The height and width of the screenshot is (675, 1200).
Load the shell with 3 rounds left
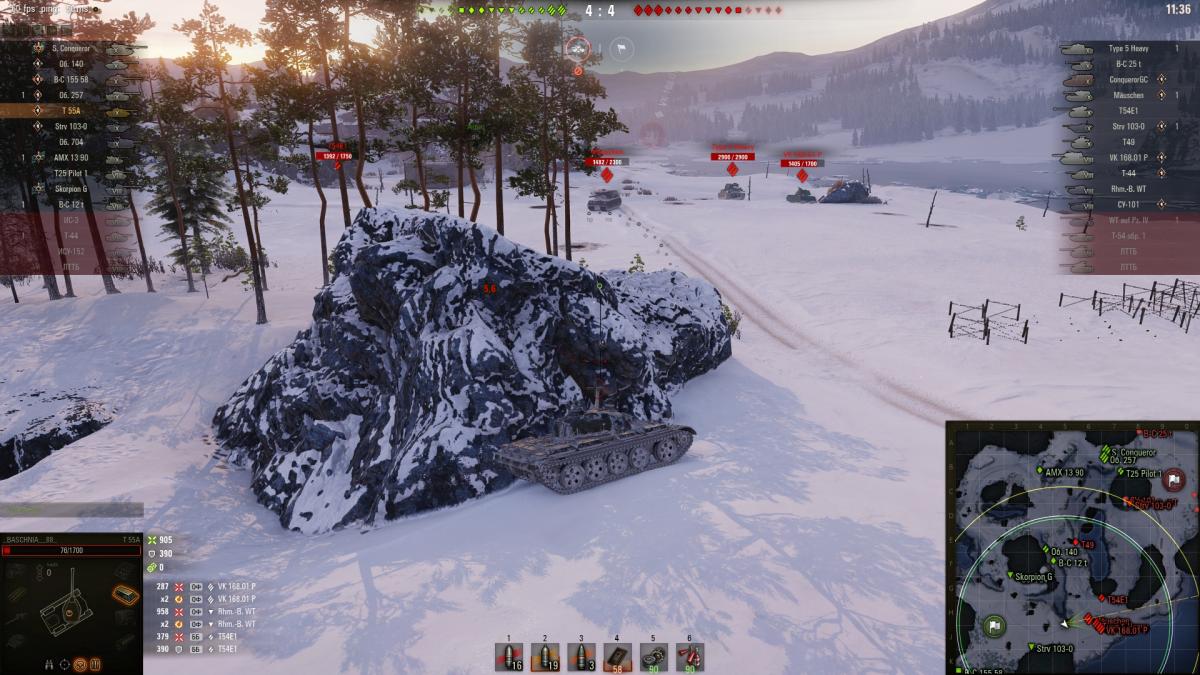click(x=581, y=656)
